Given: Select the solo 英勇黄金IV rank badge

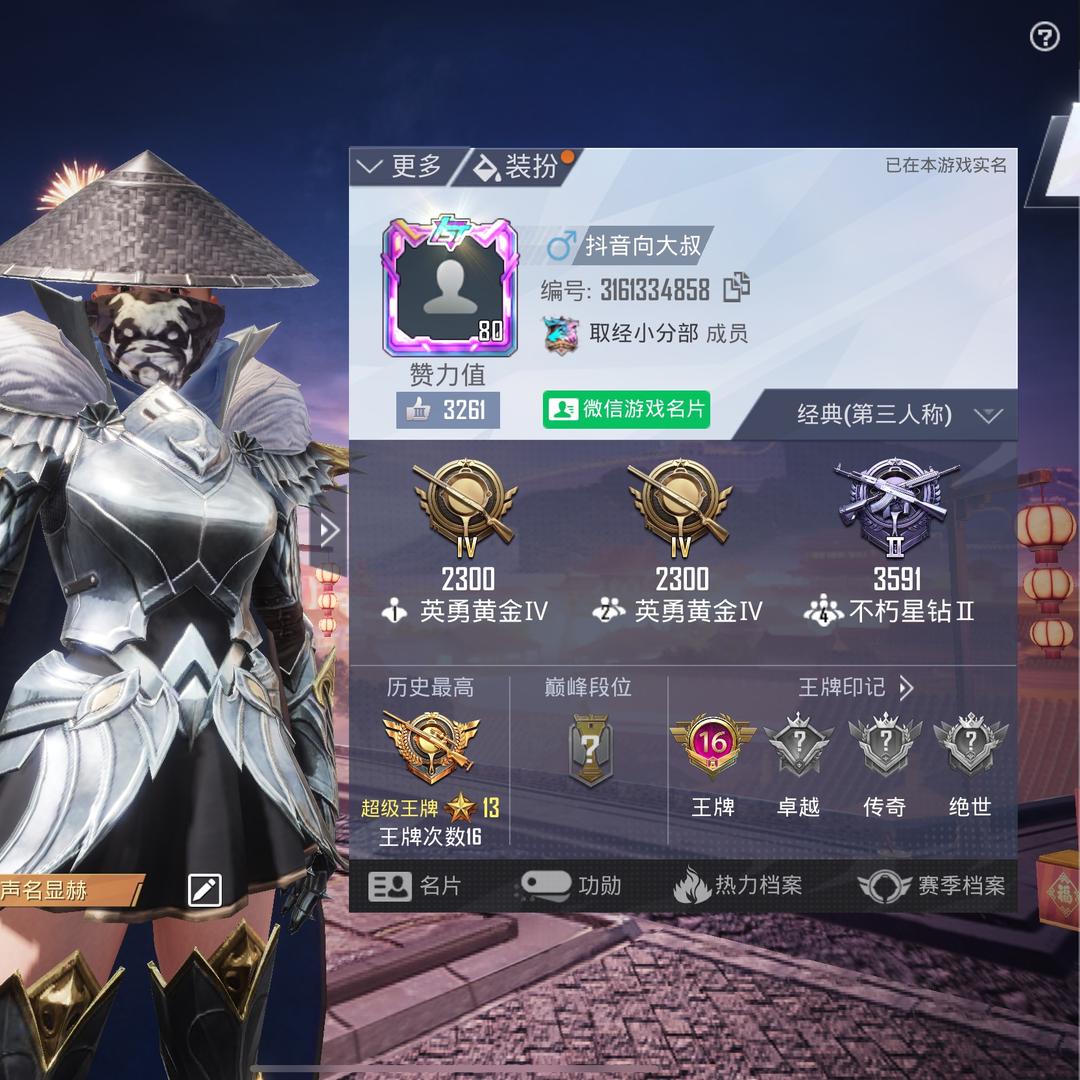Looking at the screenshot, I should pyautogui.click(x=467, y=500).
